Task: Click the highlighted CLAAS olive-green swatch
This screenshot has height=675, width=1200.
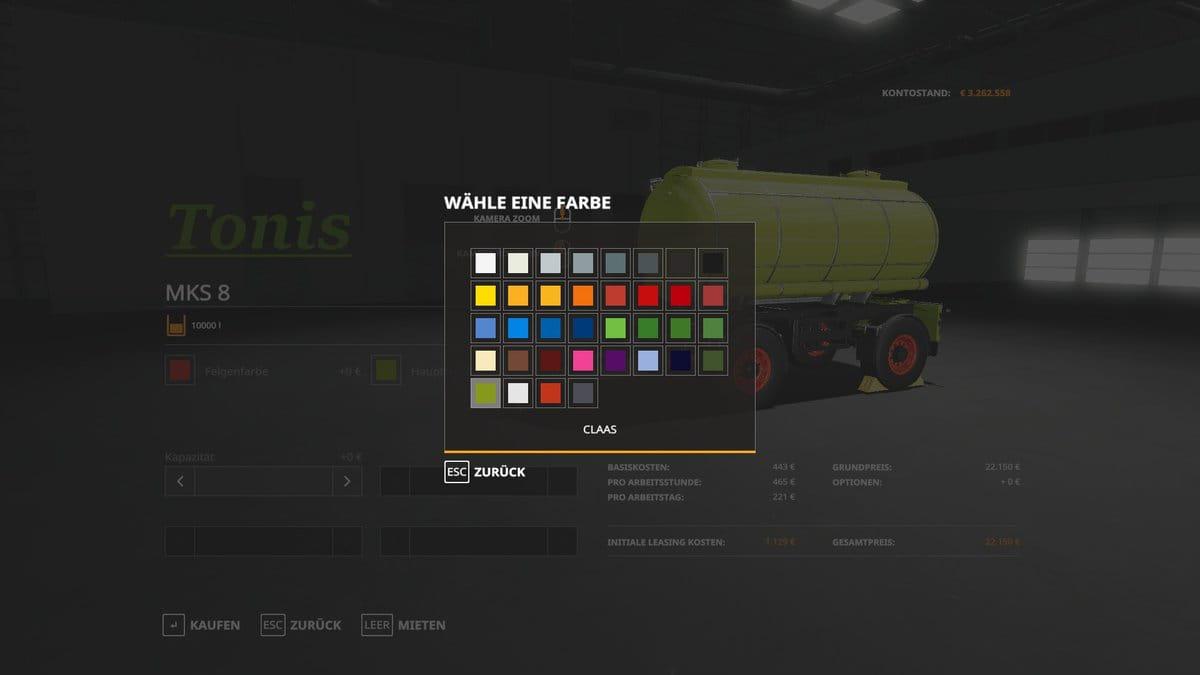Action: point(486,392)
